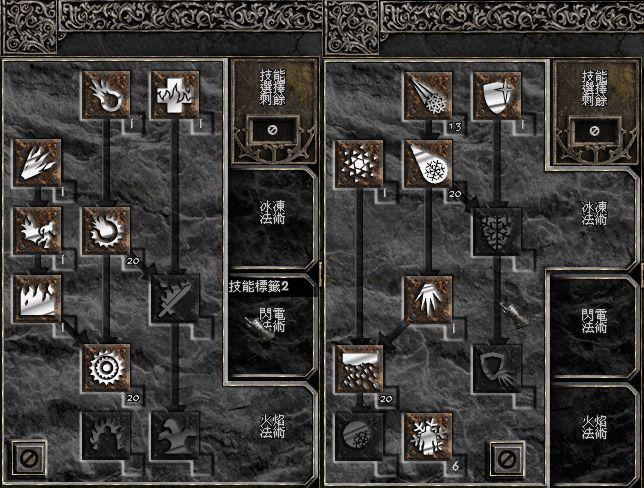Screen dimensions: 644x488
Task: Choose the Hydra skill icon
Action: (x=173, y=432)
